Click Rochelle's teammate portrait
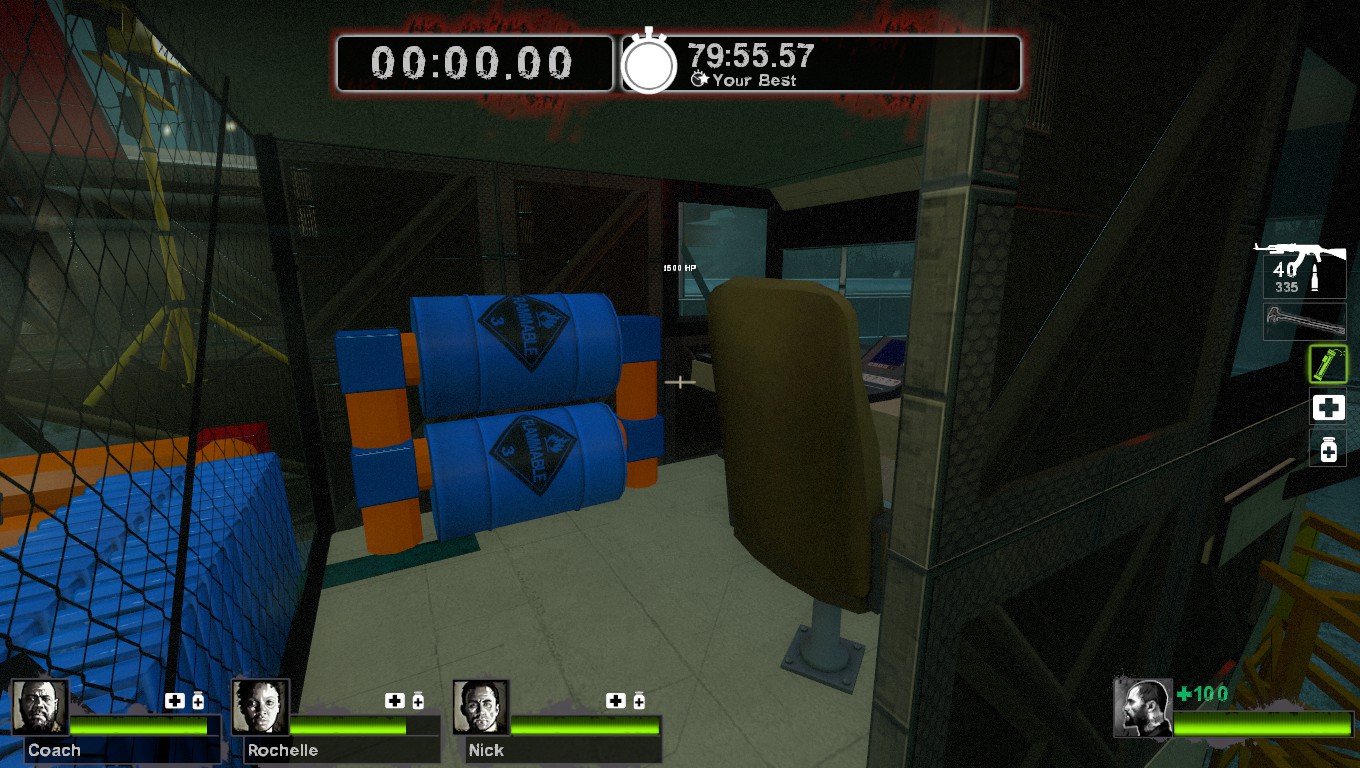Image resolution: width=1360 pixels, height=768 pixels. (x=260, y=708)
